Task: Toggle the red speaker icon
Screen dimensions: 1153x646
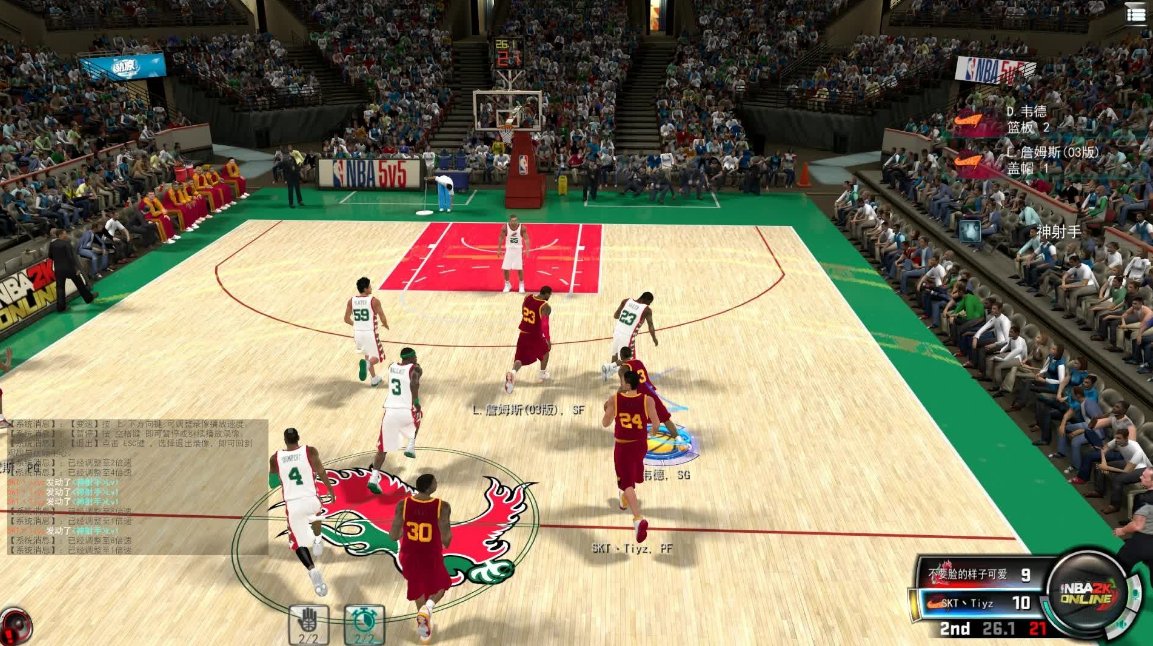Action: [14, 626]
